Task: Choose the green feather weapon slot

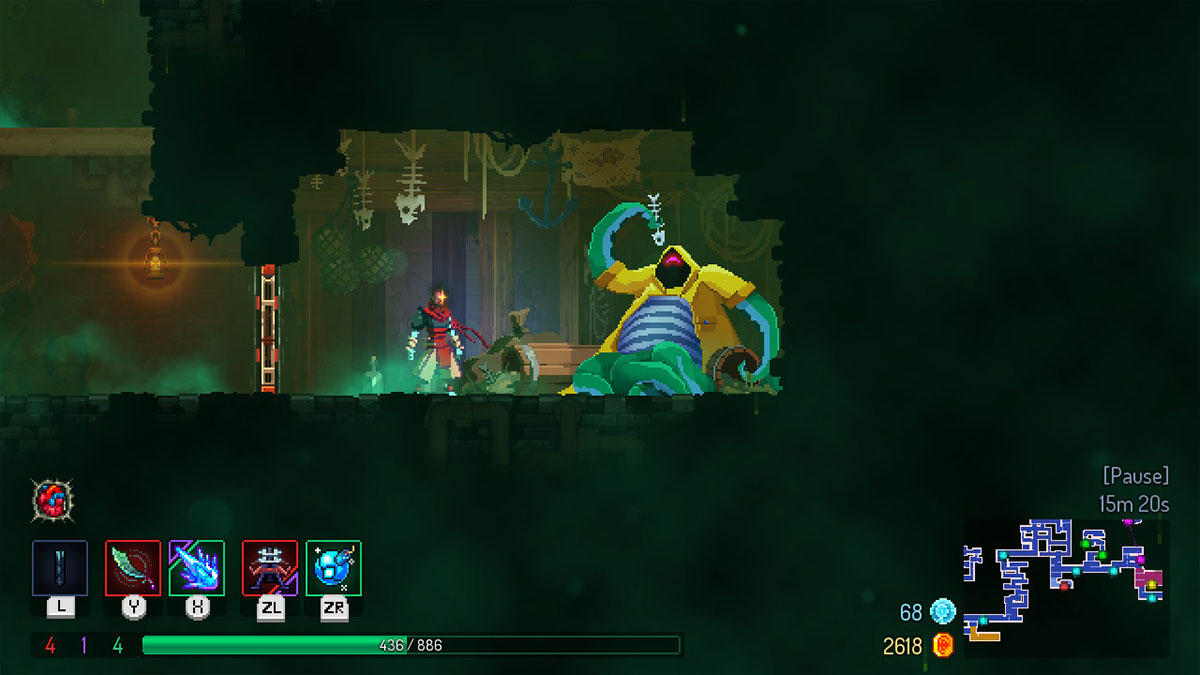Action: [133, 569]
